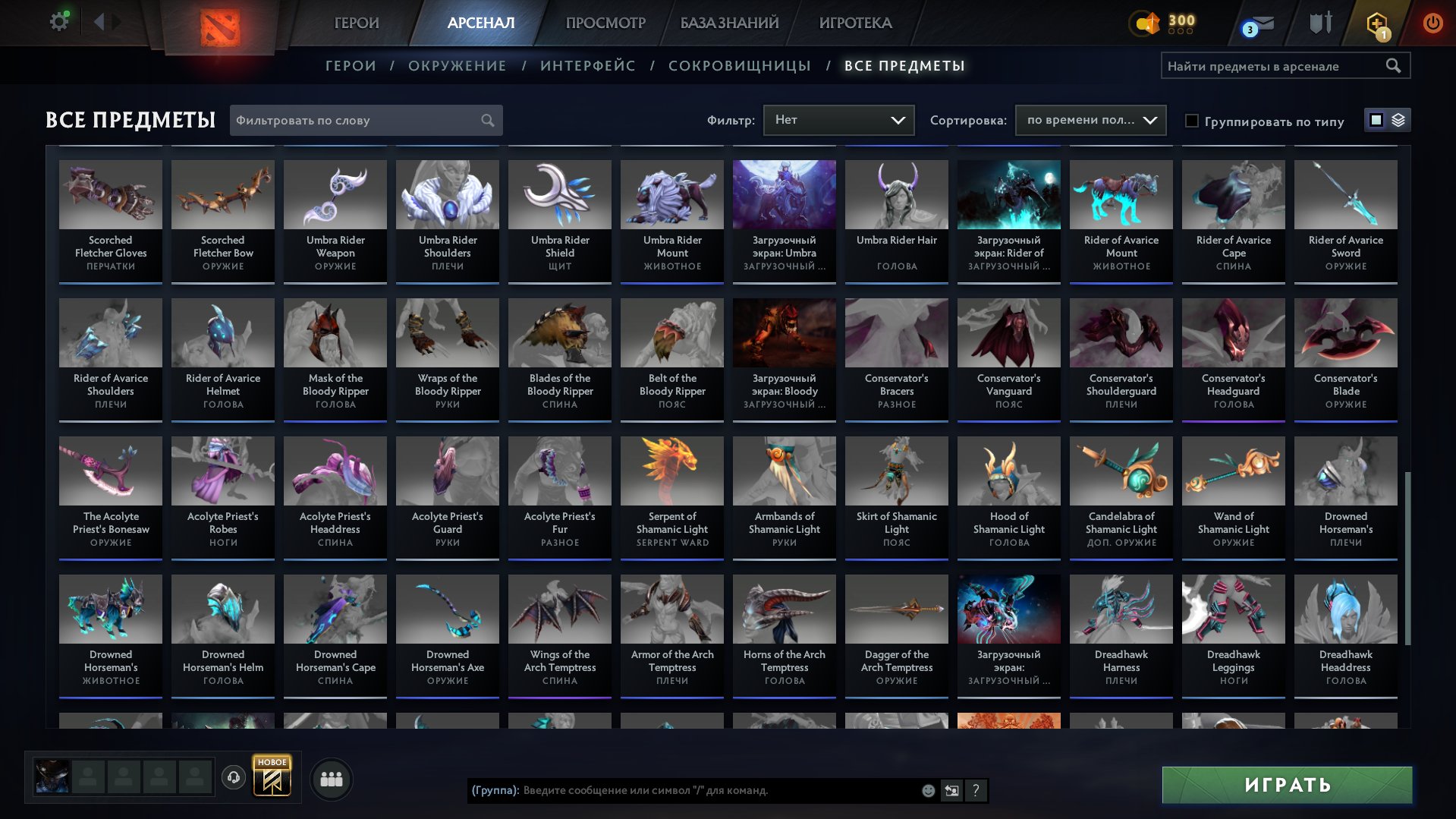
Task: Click the friends group icon near chat
Action: 330,778
